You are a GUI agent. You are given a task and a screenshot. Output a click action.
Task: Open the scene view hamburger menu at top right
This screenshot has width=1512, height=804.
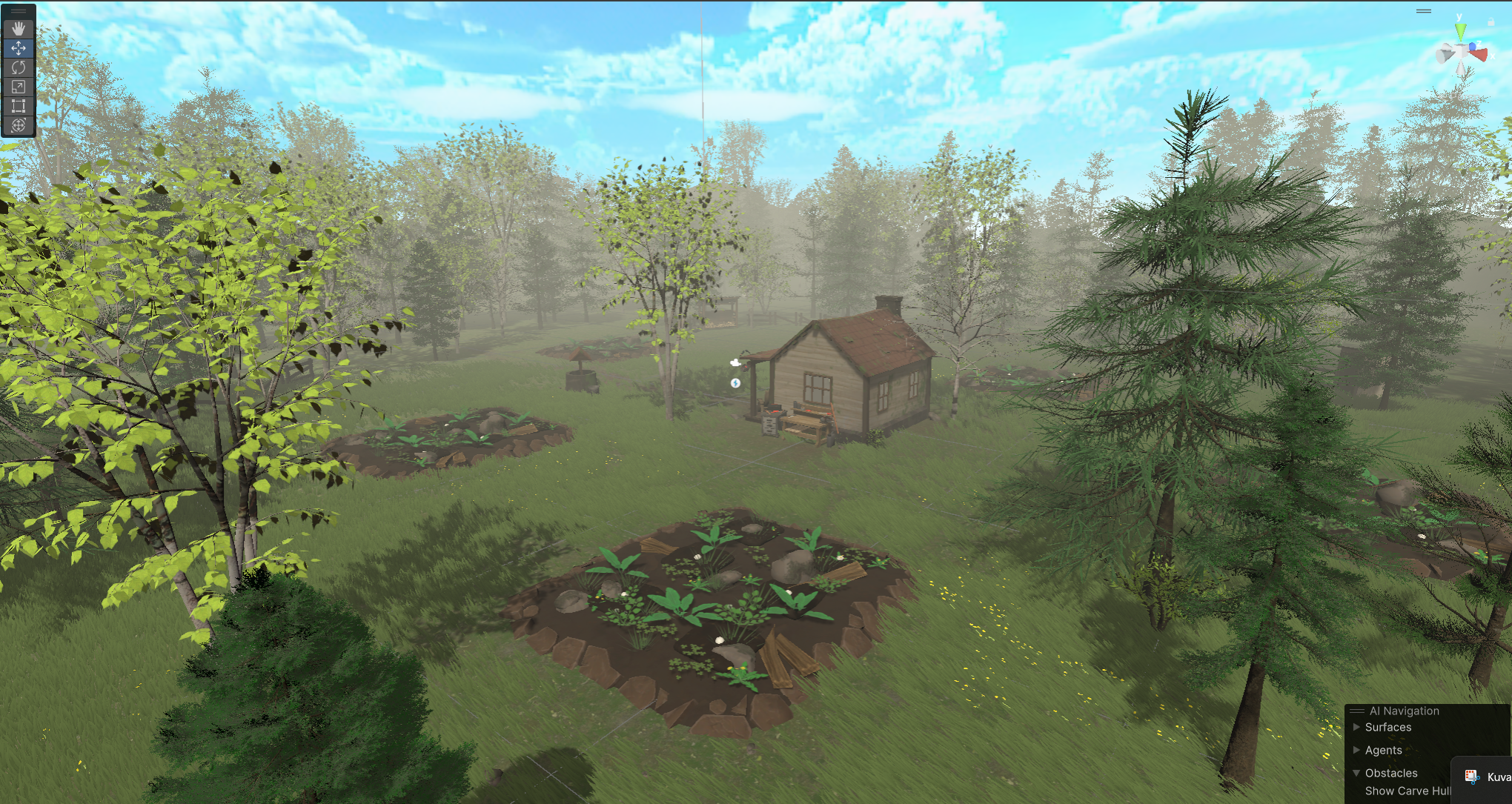coord(1424,10)
